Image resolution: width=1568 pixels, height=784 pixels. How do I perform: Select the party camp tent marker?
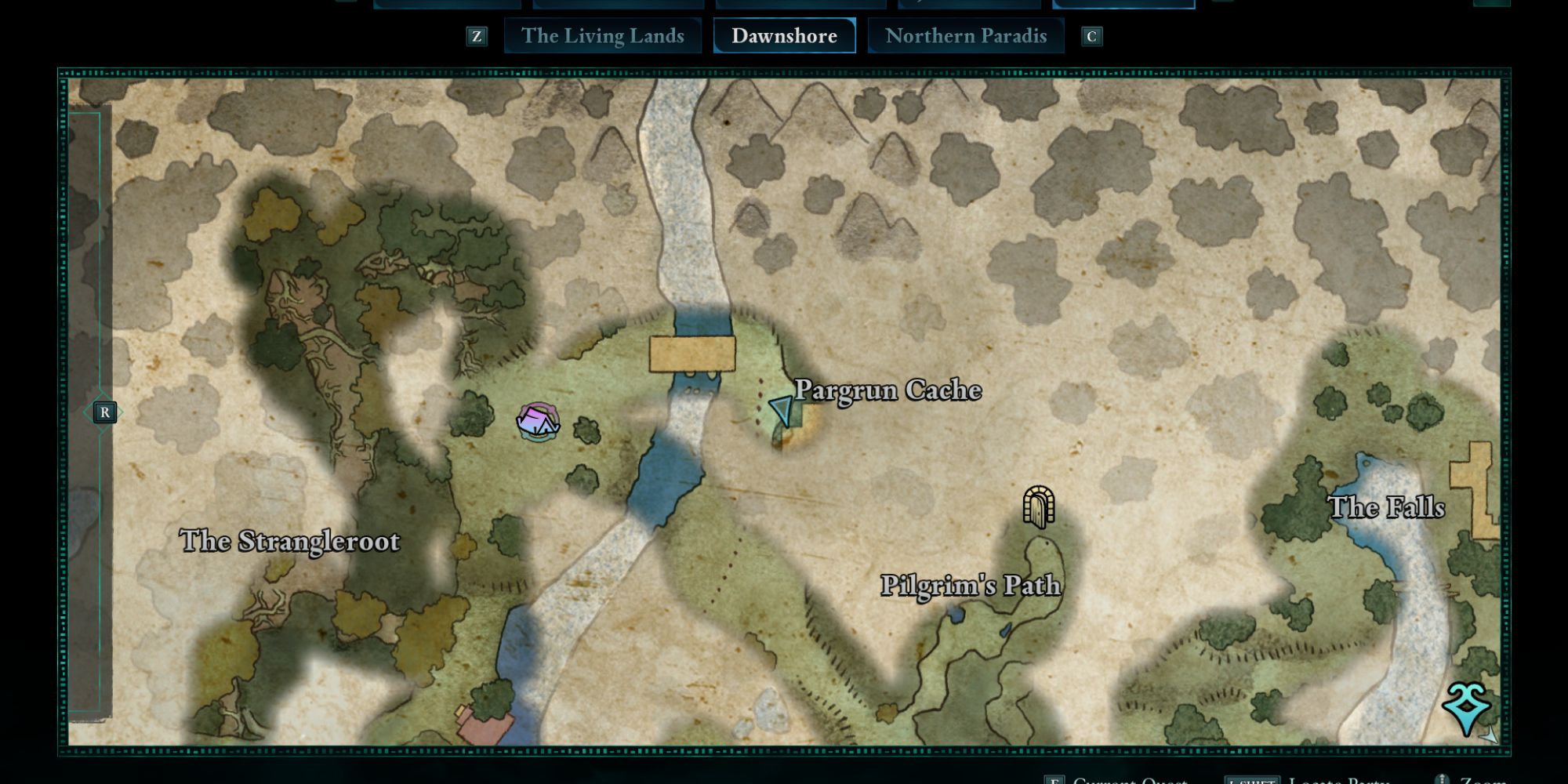coord(538,423)
